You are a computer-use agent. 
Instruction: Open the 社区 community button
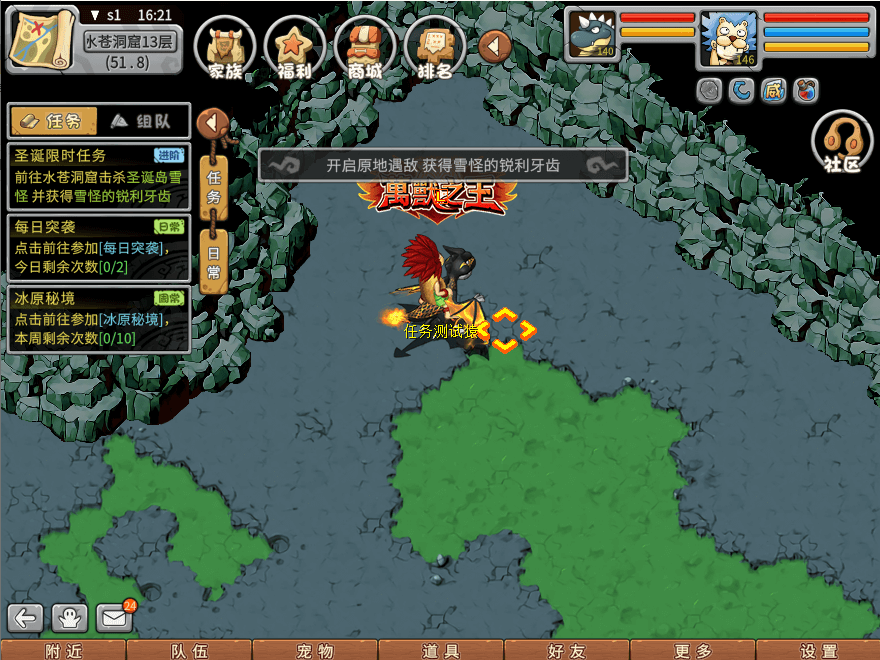pos(842,143)
